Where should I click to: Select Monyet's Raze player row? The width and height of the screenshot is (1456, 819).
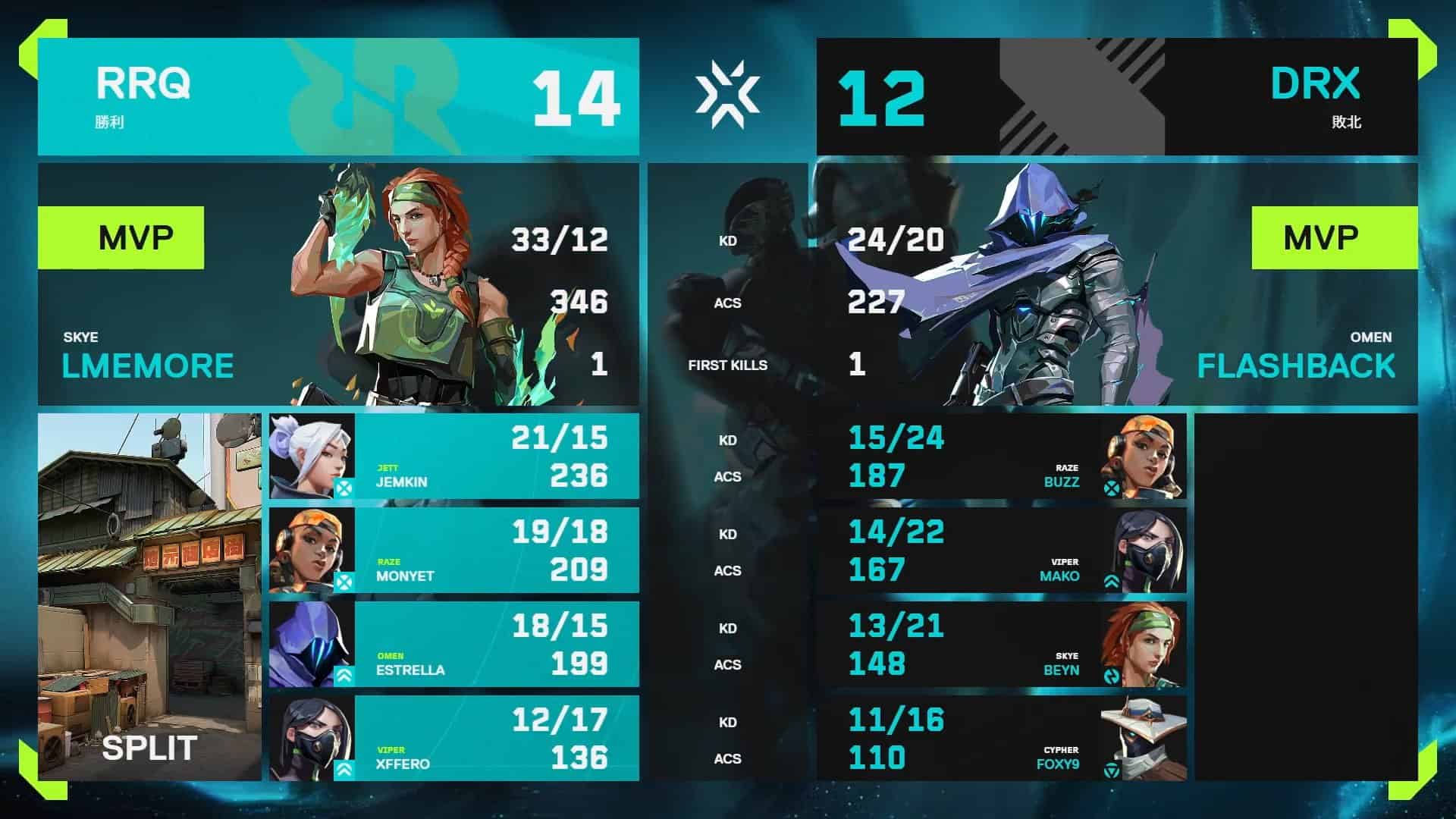[453, 551]
